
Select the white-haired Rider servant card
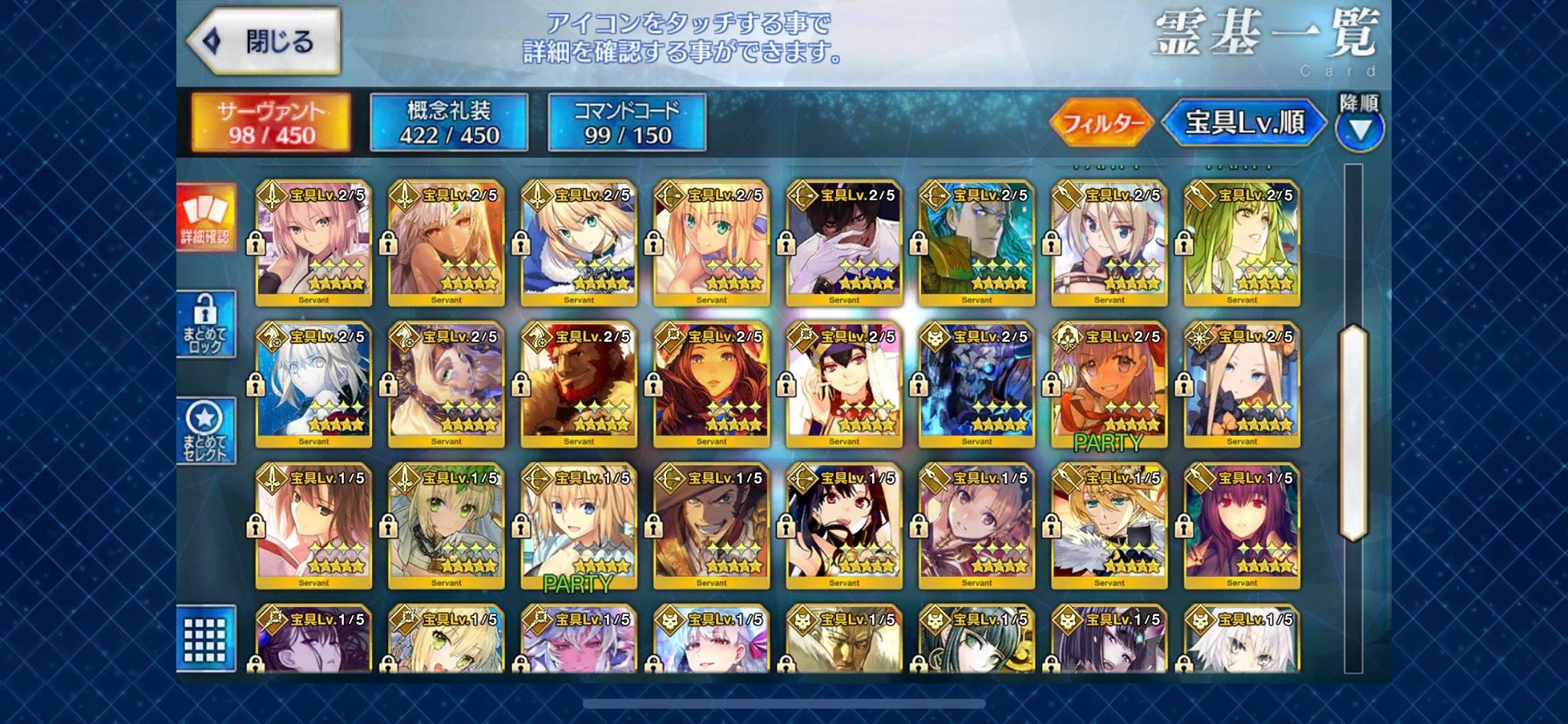coord(313,383)
